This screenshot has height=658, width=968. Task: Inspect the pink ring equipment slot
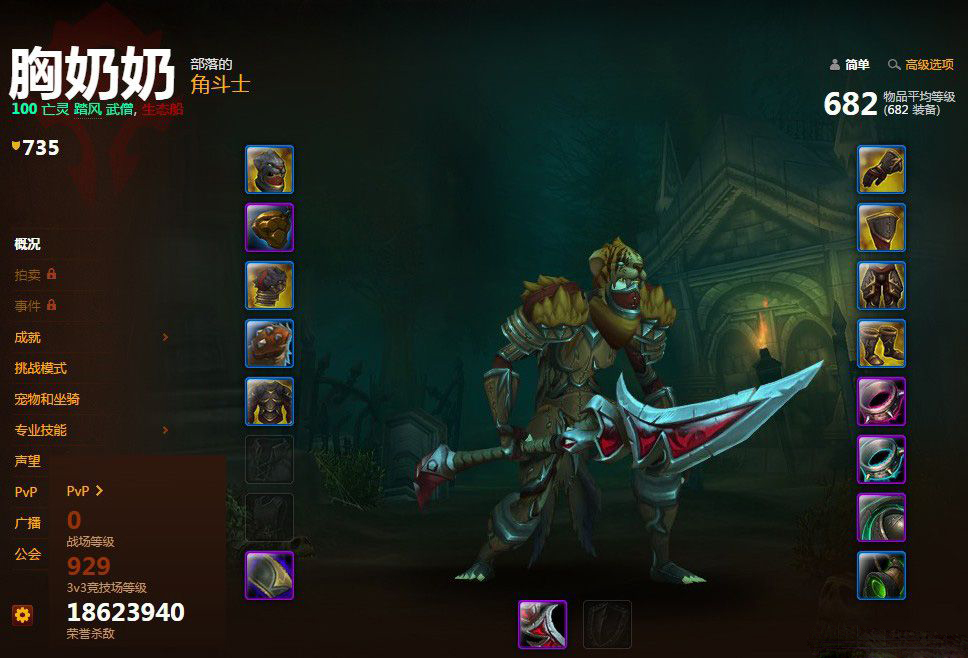pyautogui.click(x=881, y=402)
